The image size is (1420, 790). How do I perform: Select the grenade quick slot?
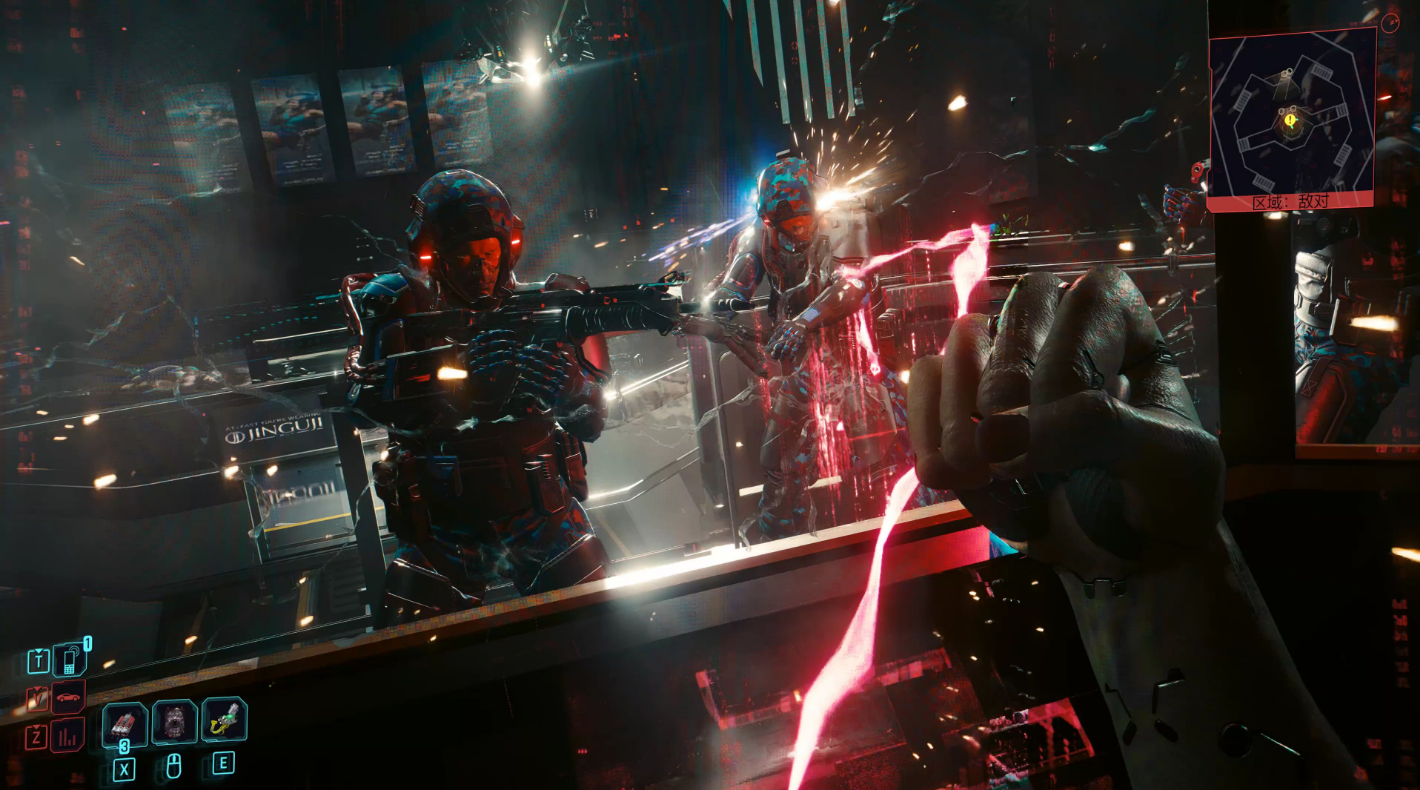point(125,723)
